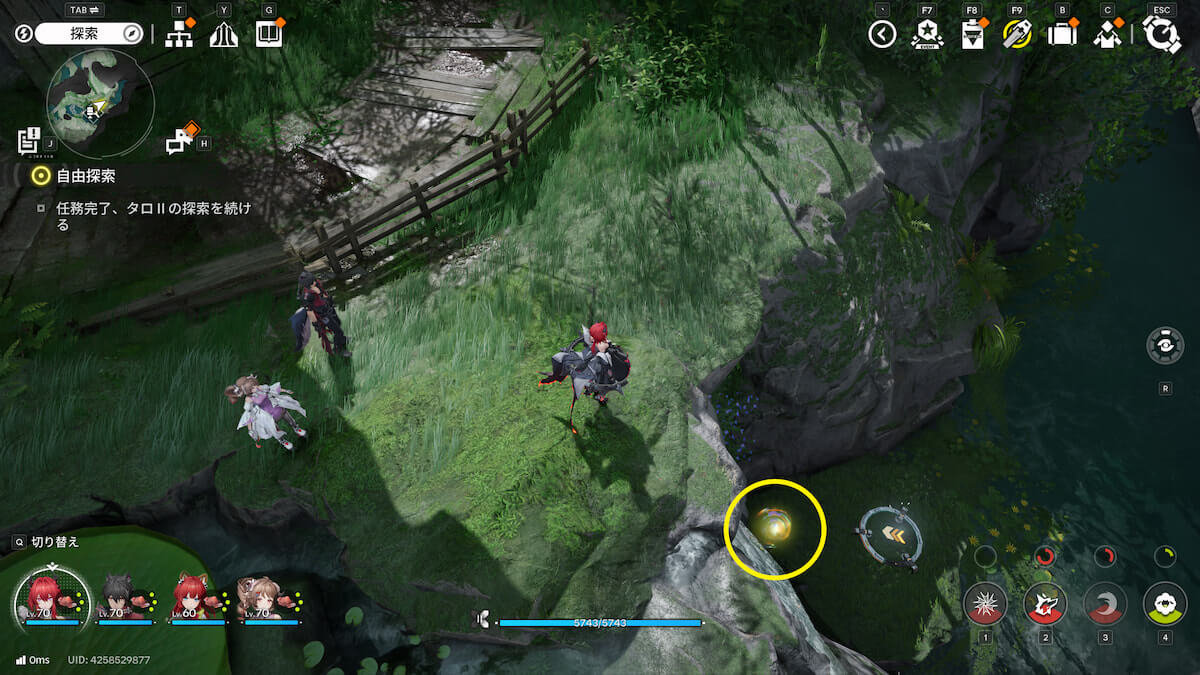The height and width of the screenshot is (675, 1200).
Task: Collapse top-right menu with arrow circle
Action: coord(881,35)
